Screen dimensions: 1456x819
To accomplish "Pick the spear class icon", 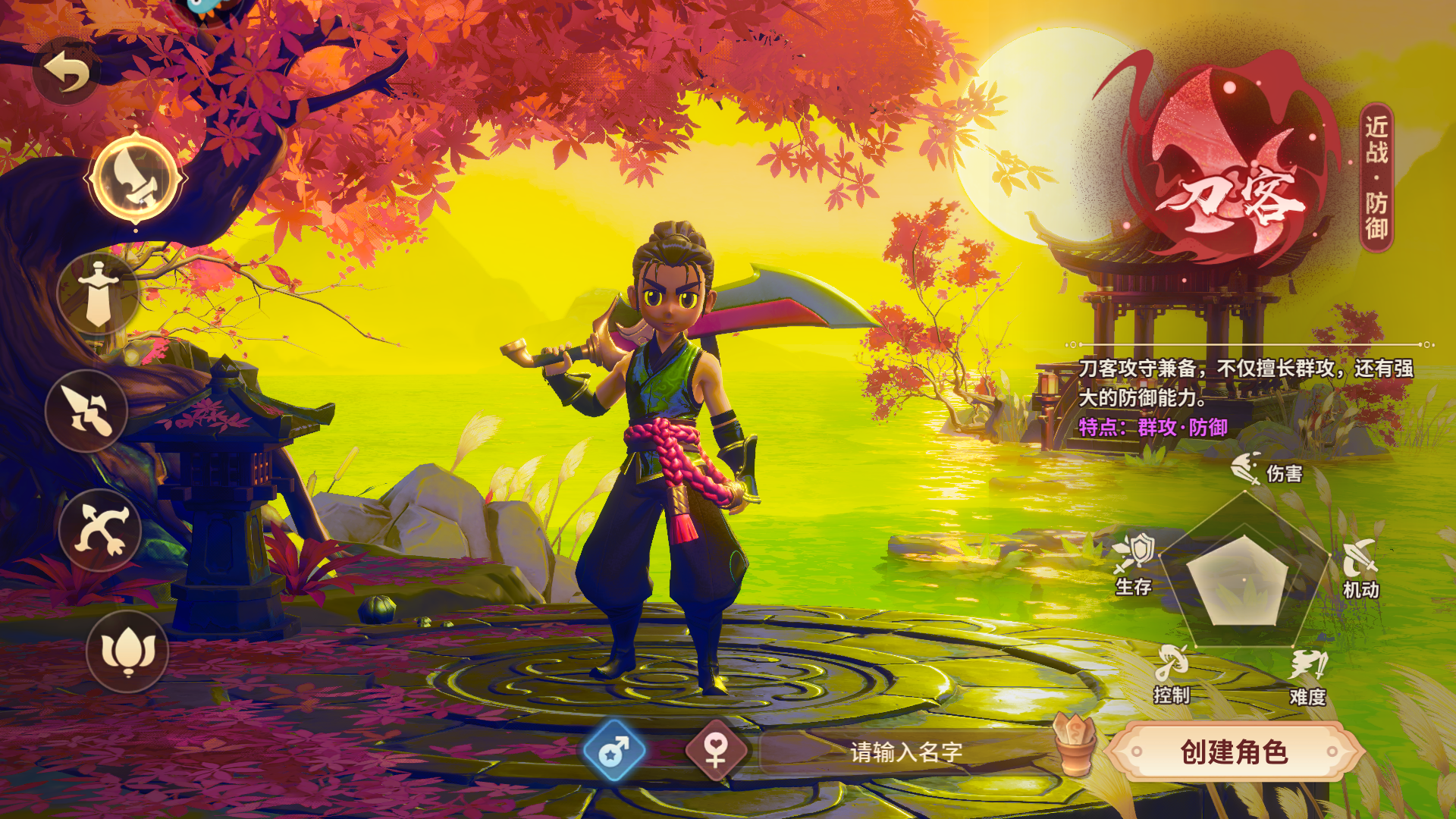I will point(87,411).
